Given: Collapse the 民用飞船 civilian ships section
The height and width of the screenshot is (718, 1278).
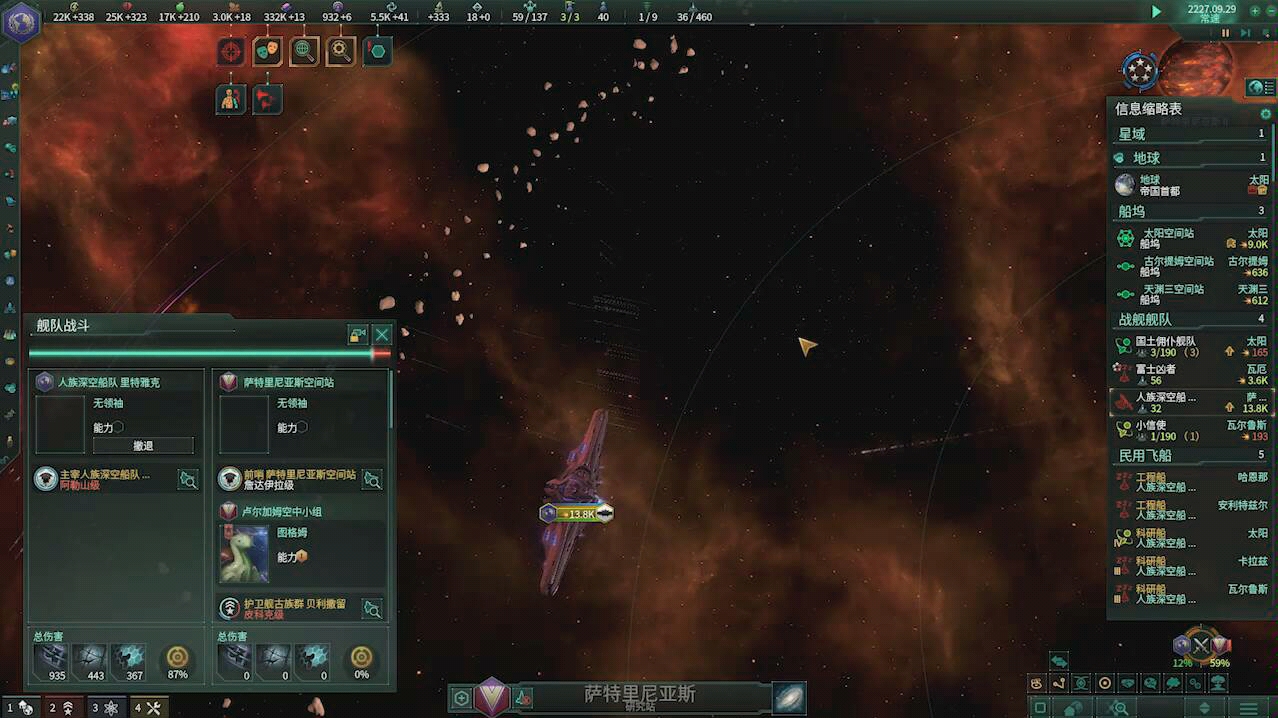Looking at the screenshot, I should (1190, 456).
